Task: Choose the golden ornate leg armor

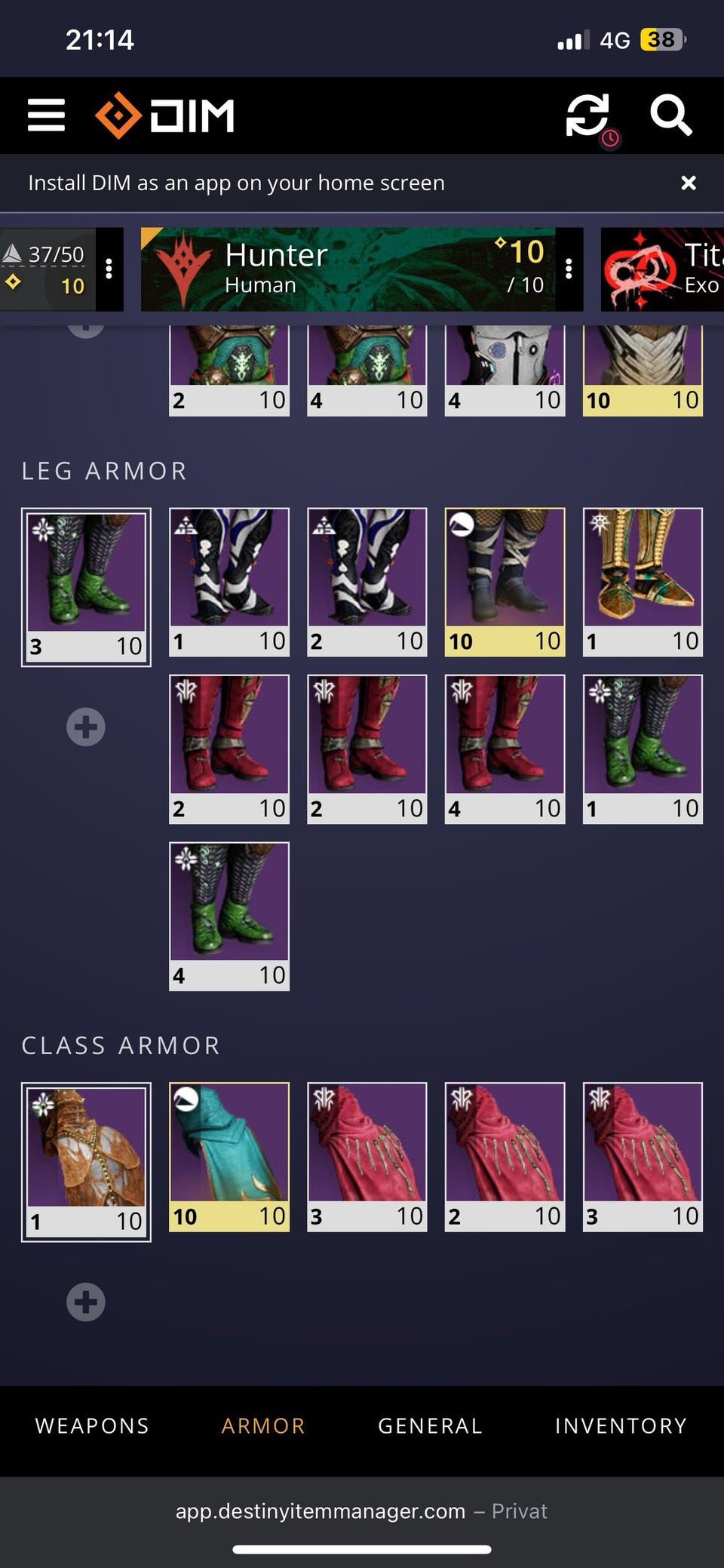Action: tap(643, 581)
